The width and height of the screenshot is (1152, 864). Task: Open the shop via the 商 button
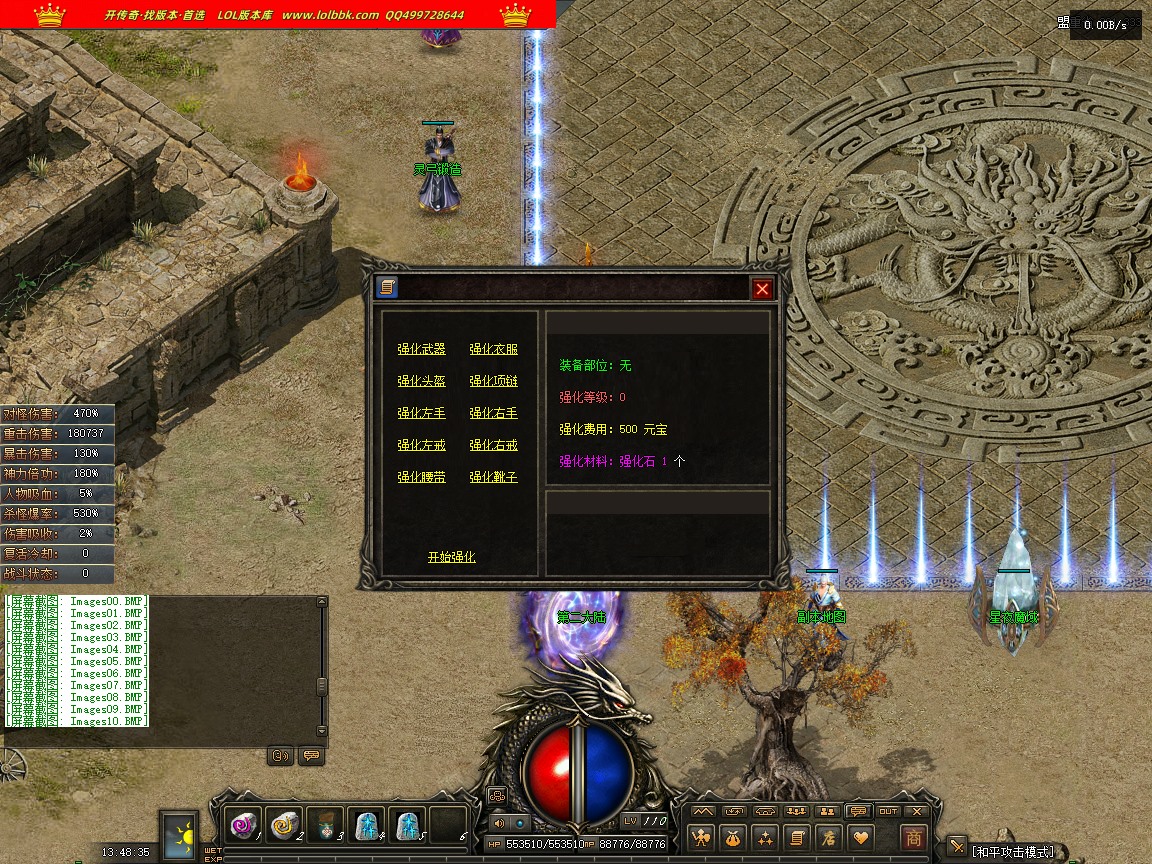tap(913, 837)
